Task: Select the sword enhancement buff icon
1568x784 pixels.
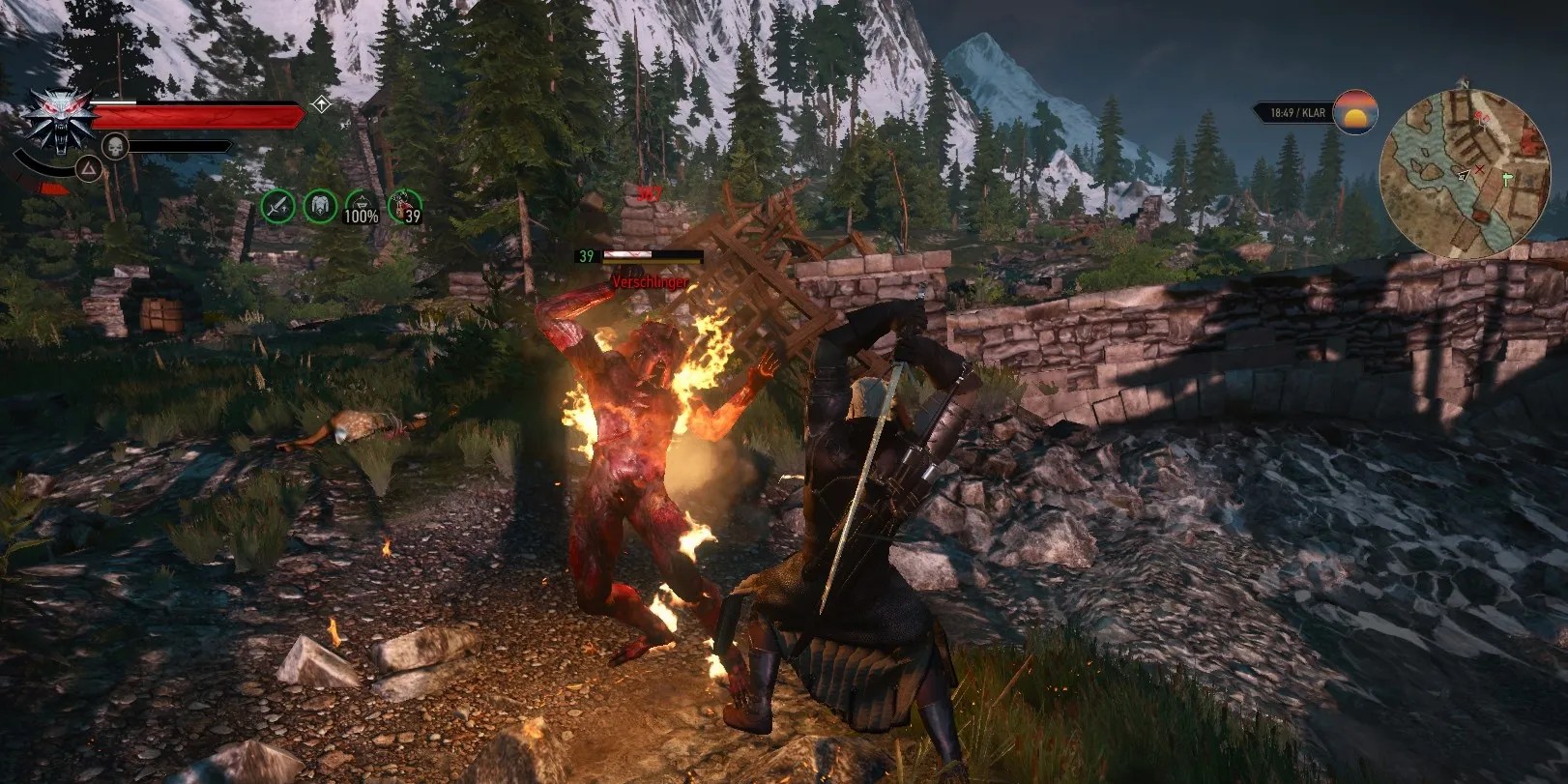Action: (278, 206)
